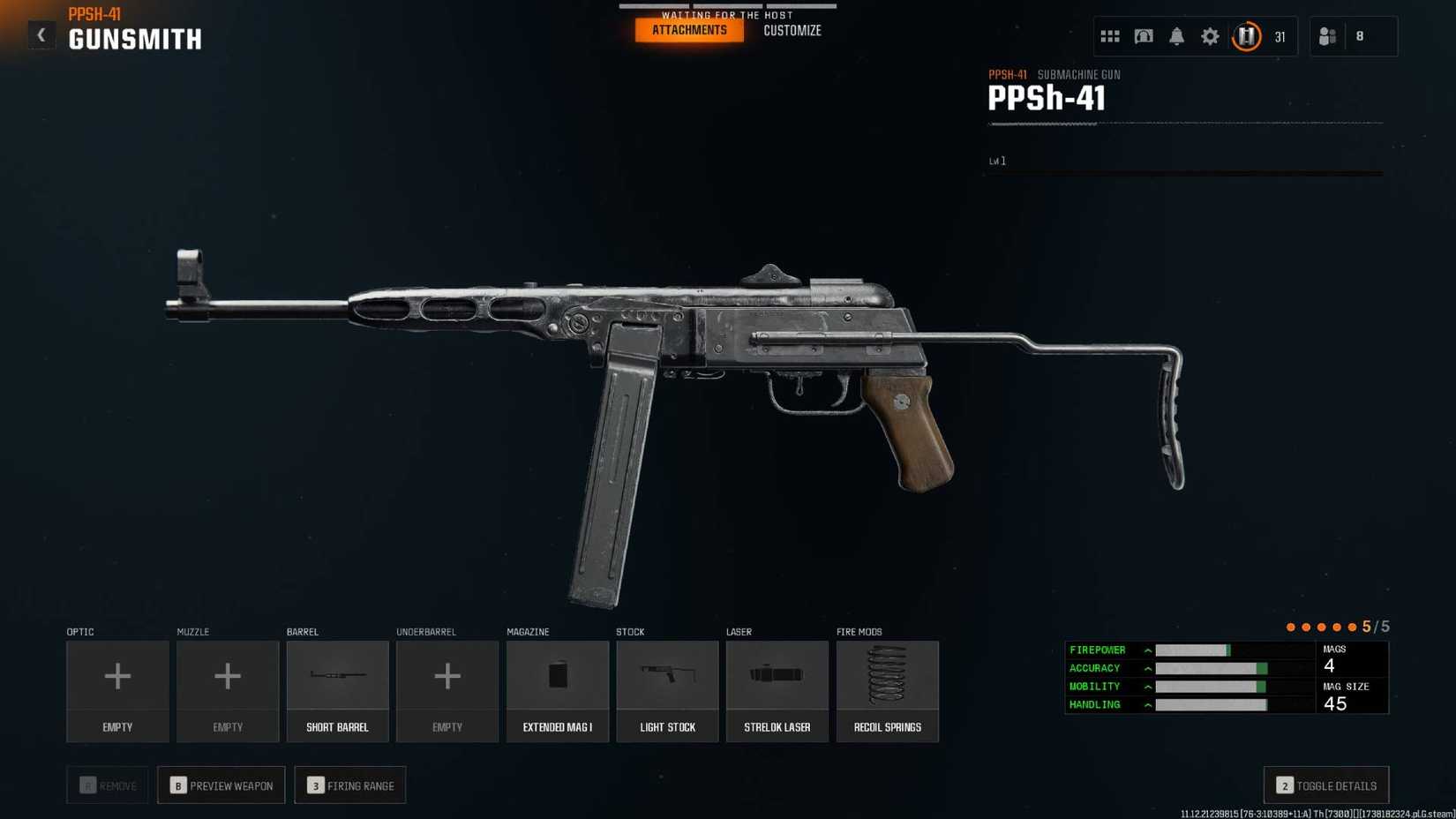
Task: Open the settings gear icon
Action: pos(1210,36)
